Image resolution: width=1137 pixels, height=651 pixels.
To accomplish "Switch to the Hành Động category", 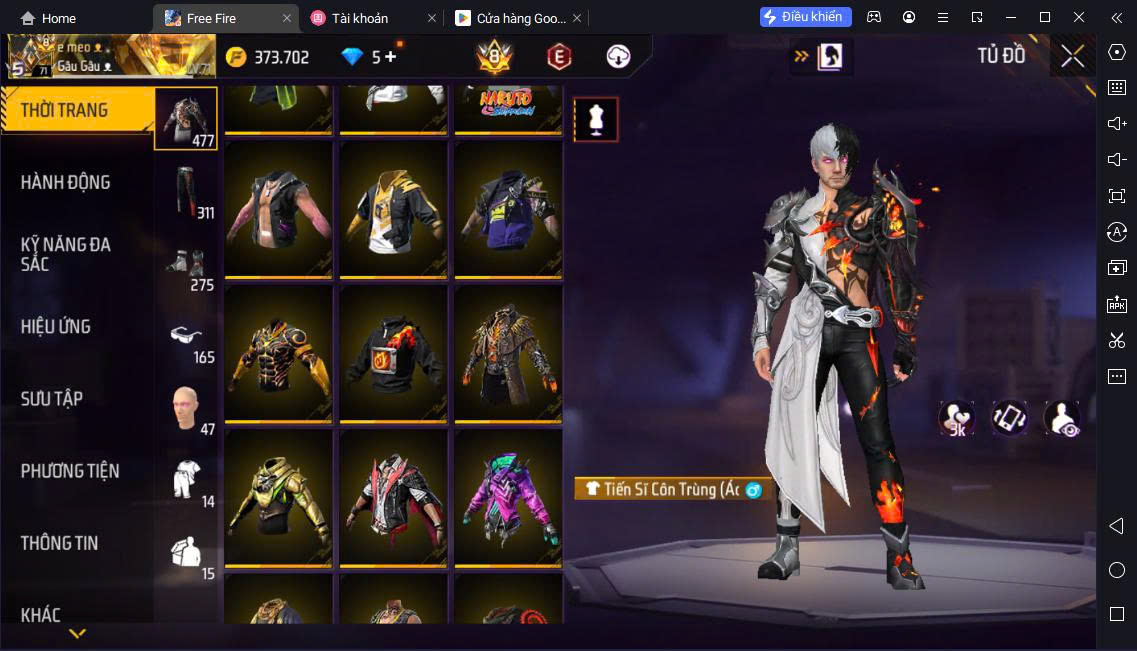I will [66, 183].
